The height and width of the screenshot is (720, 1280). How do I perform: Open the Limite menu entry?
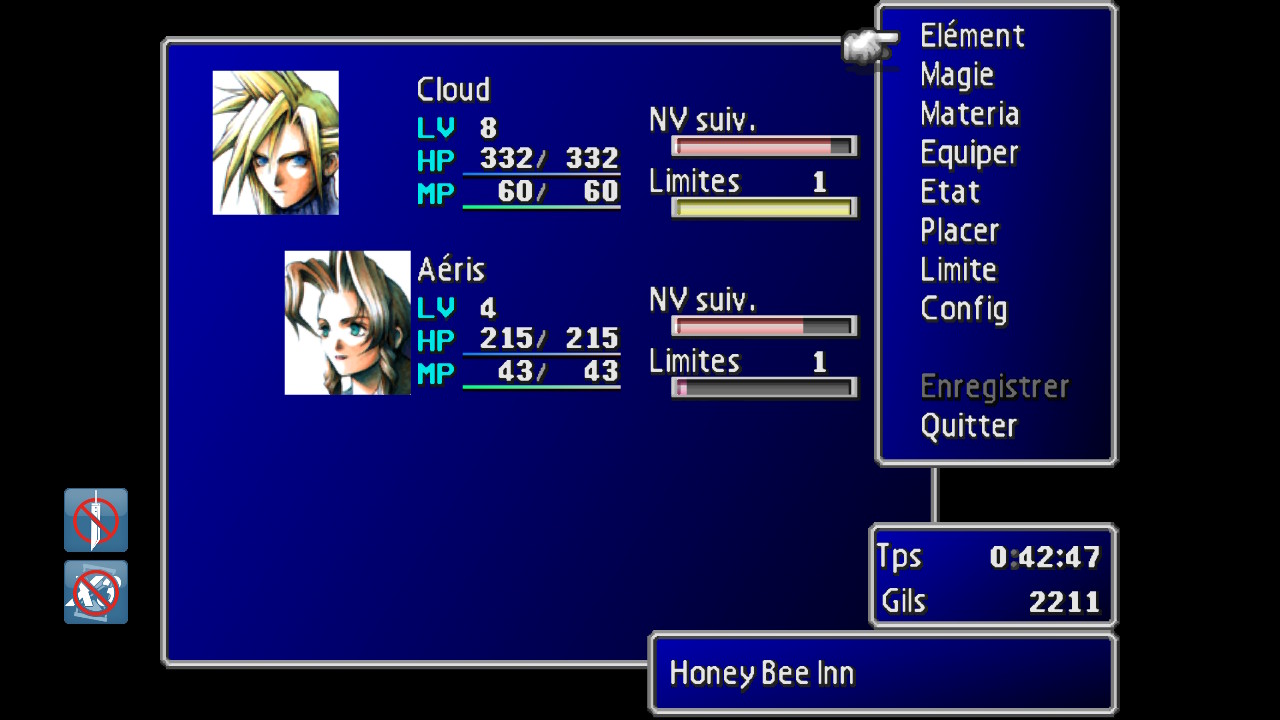958,270
